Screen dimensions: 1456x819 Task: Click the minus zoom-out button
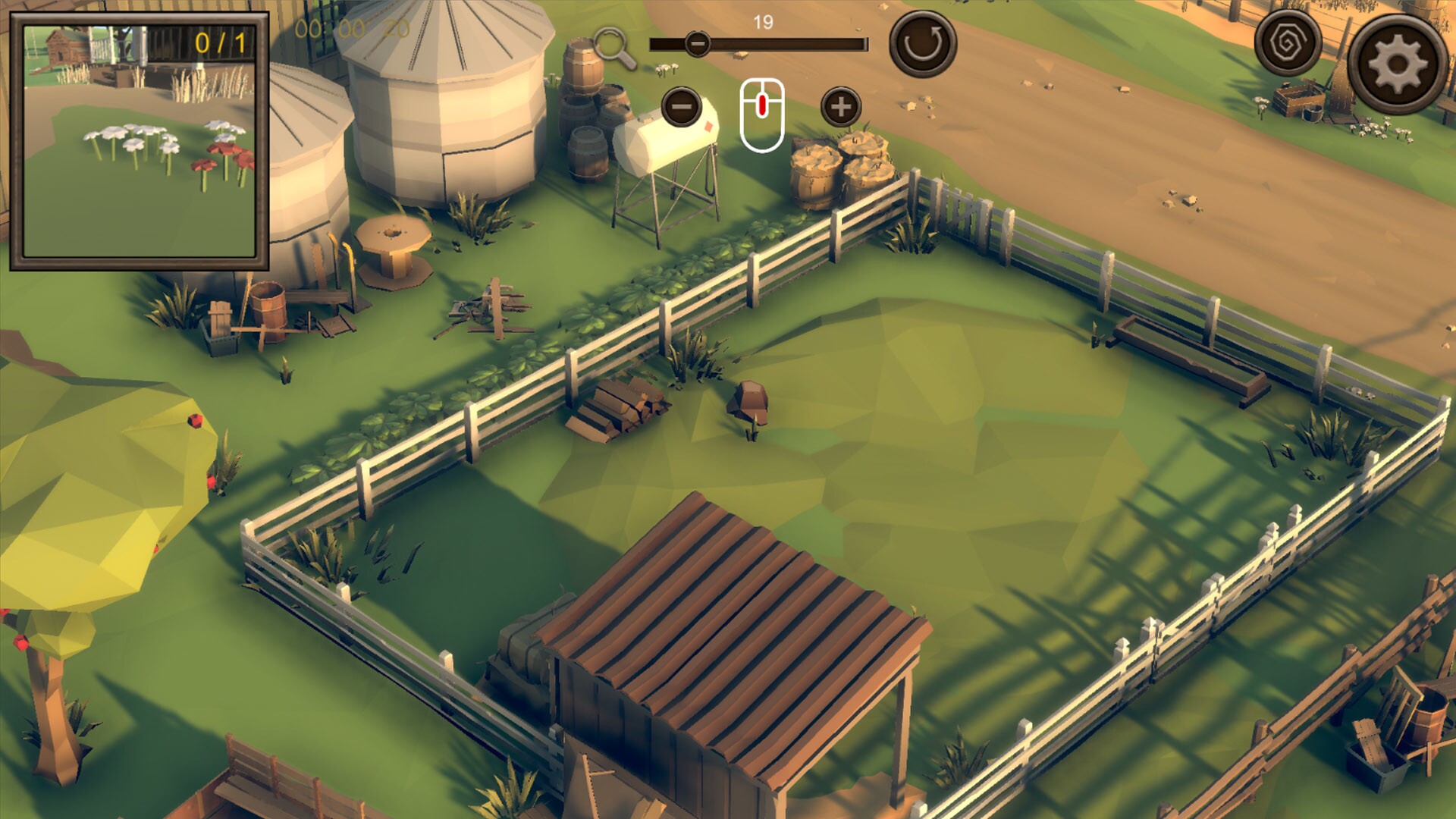(x=681, y=106)
